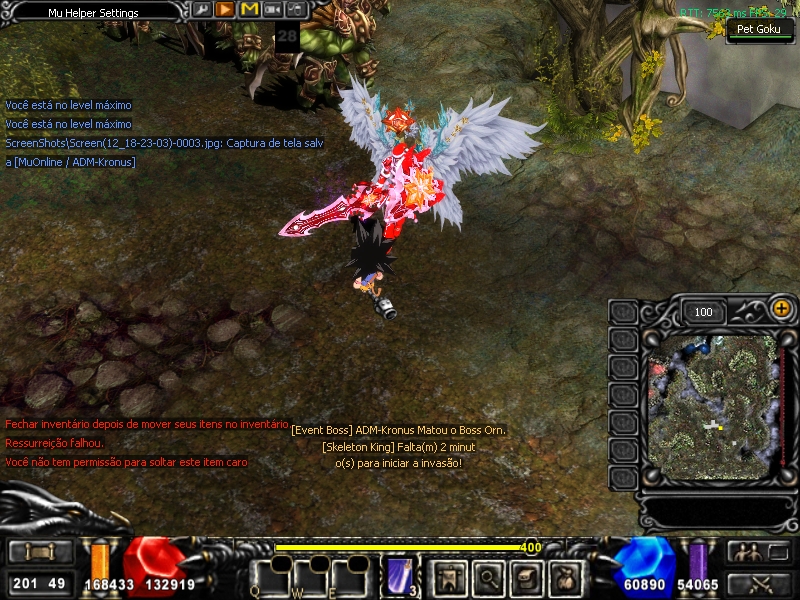Zoom the minimap with the plus button
Viewport: 800px width, 600px height.
(781, 310)
